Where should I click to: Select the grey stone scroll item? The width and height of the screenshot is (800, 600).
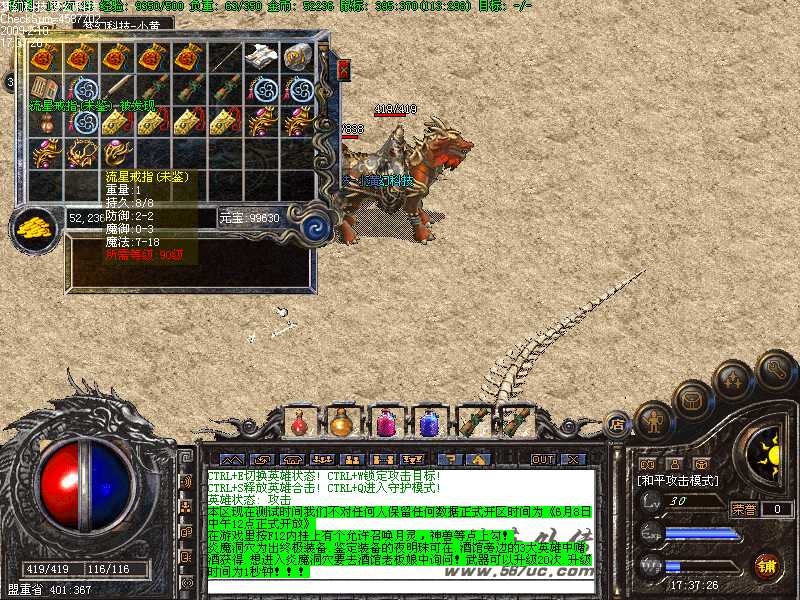(298, 57)
